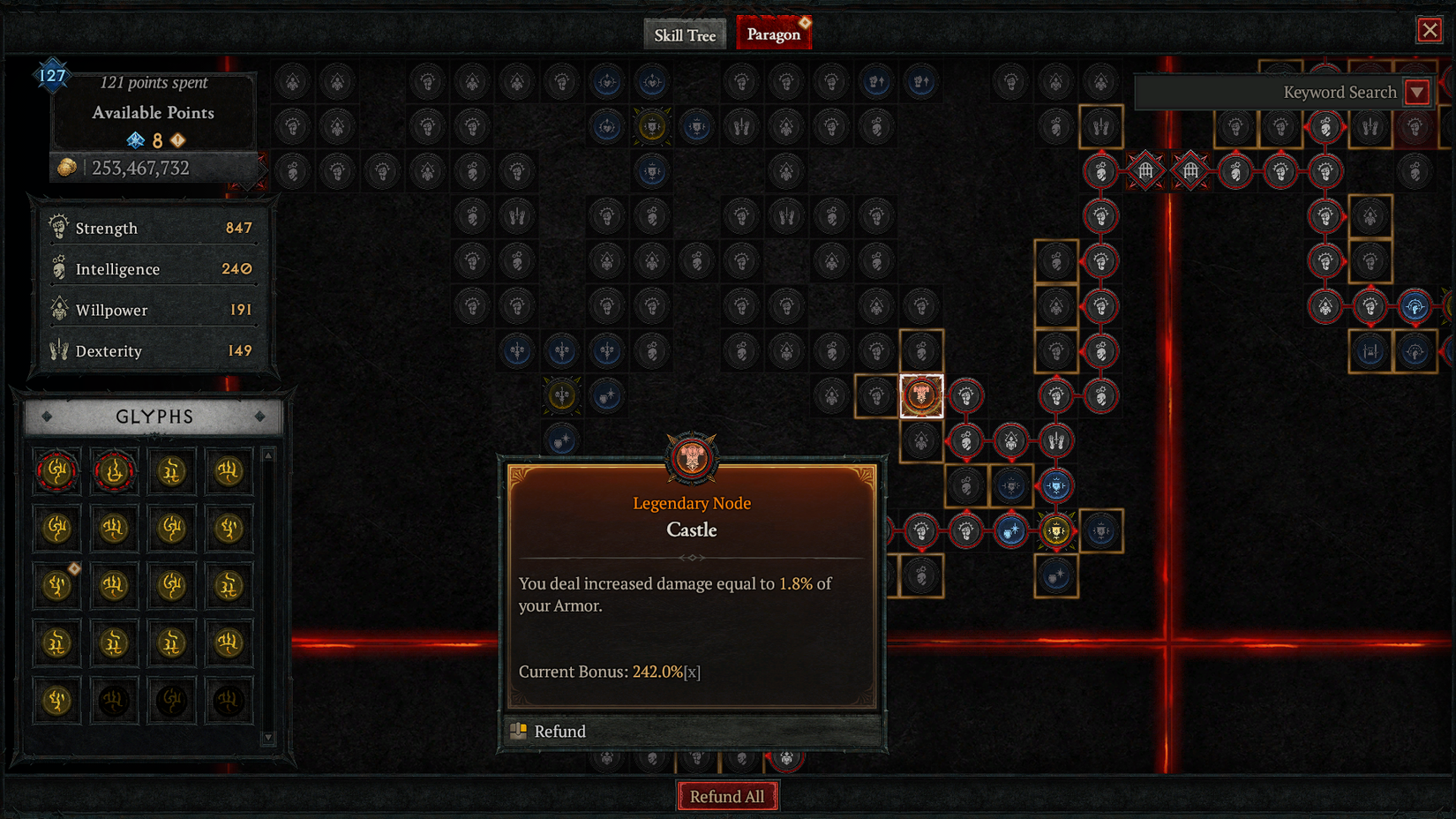
Task: Select the red glyph in the top-left glyph slot
Action: tap(57, 470)
